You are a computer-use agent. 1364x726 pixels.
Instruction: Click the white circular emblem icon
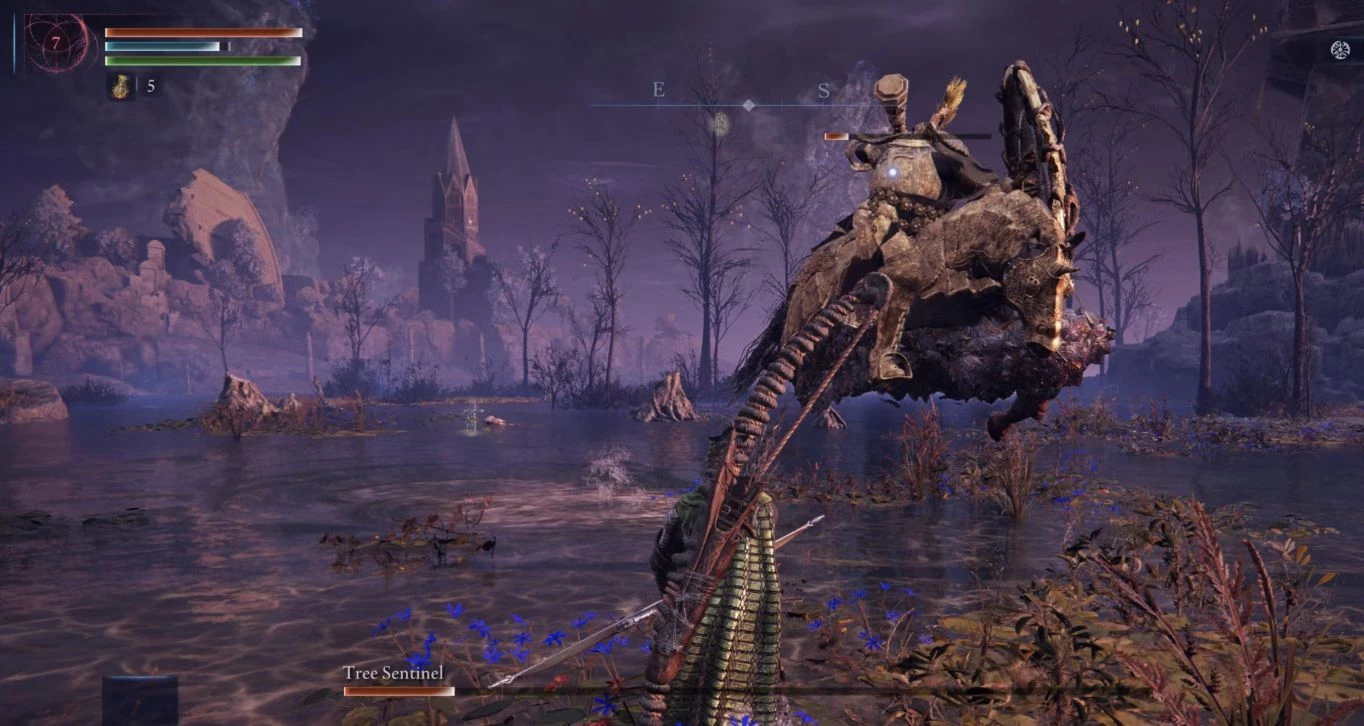[1340, 49]
